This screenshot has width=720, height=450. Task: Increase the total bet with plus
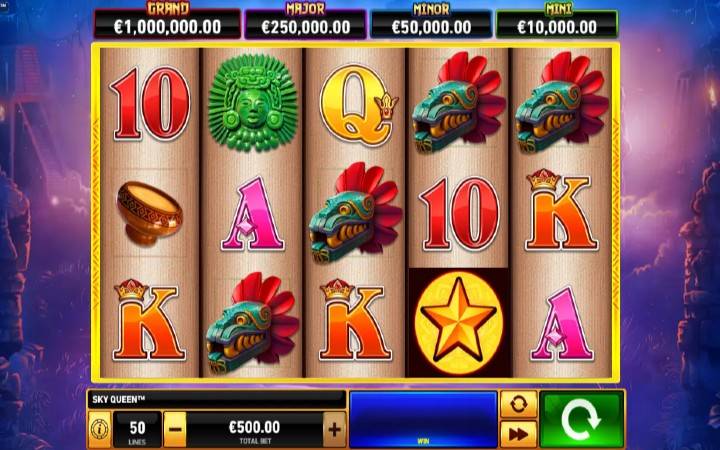pos(334,430)
